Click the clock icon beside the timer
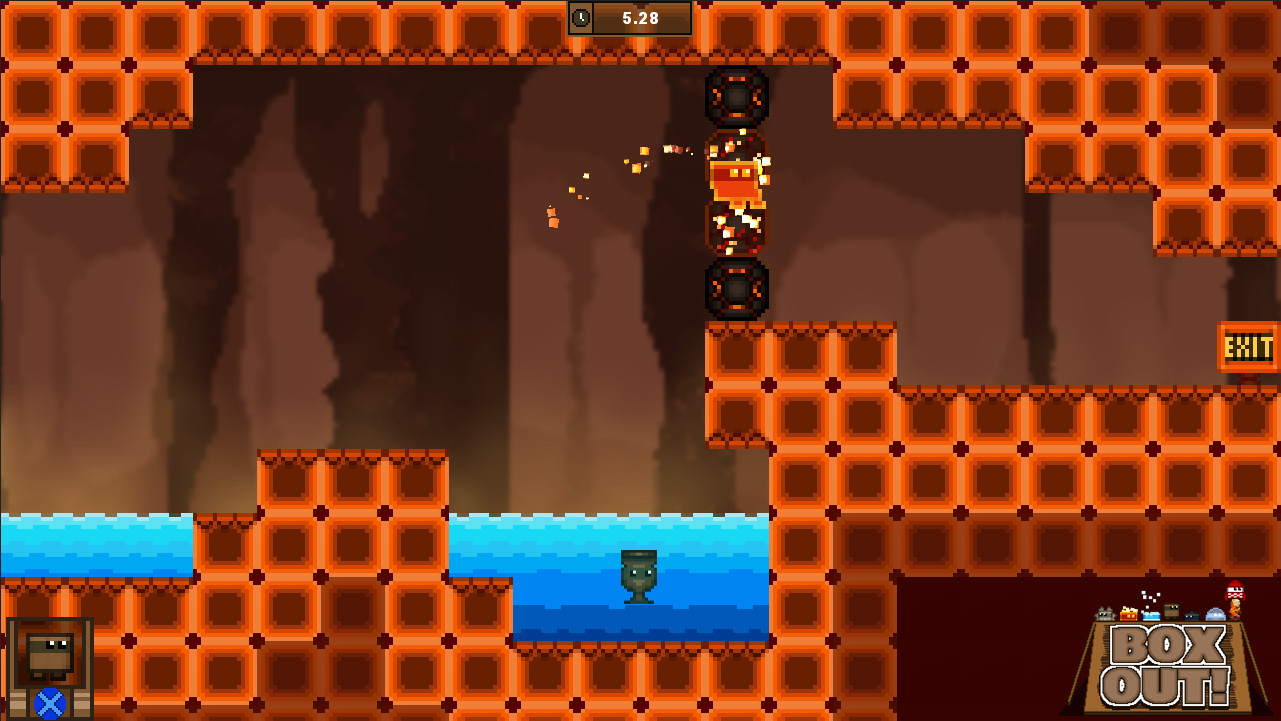This screenshot has width=1281, height=721. (x=581, y=17)
